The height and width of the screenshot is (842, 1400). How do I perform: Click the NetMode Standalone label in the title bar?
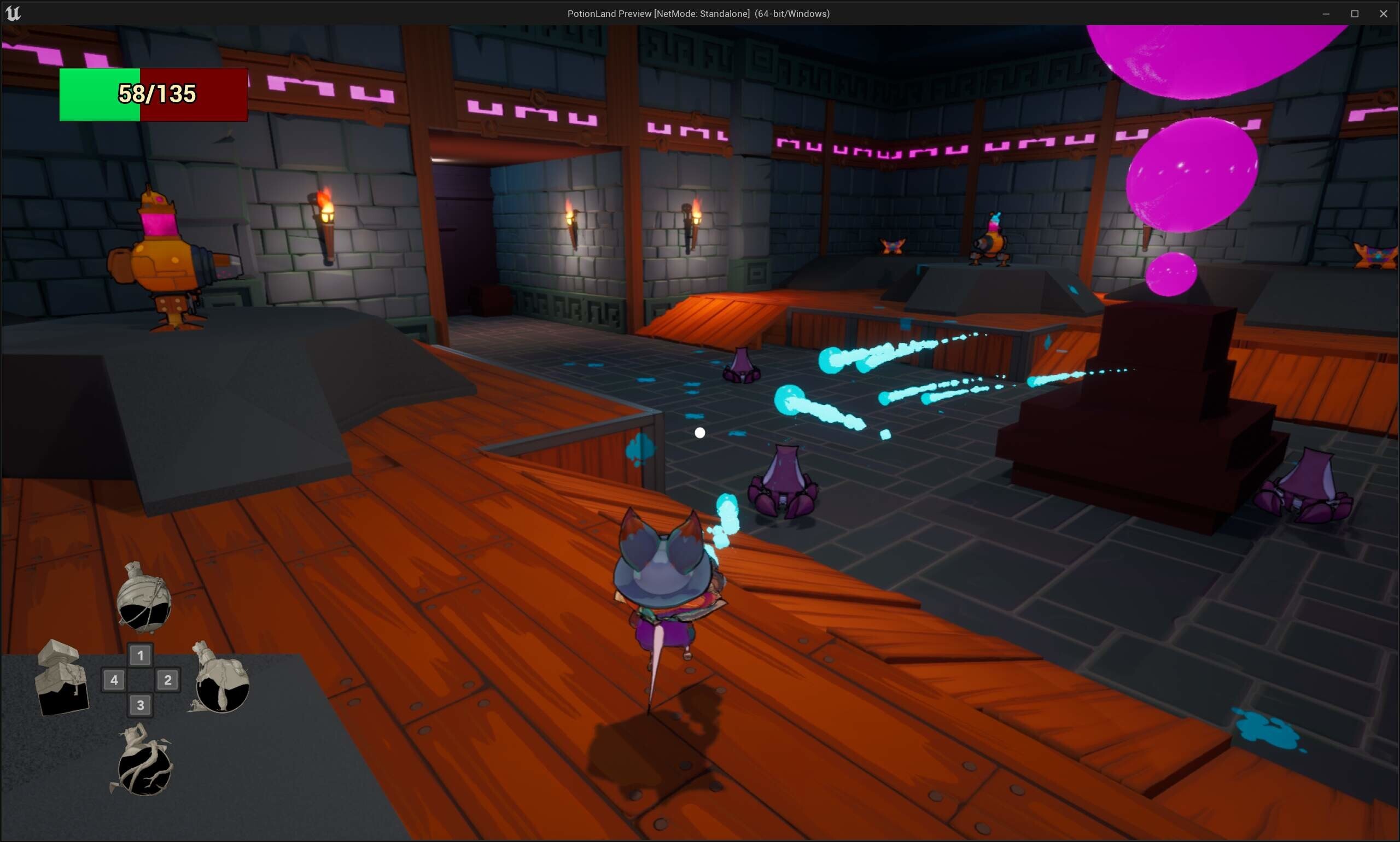pyautogui.click(x=701, y=13)
